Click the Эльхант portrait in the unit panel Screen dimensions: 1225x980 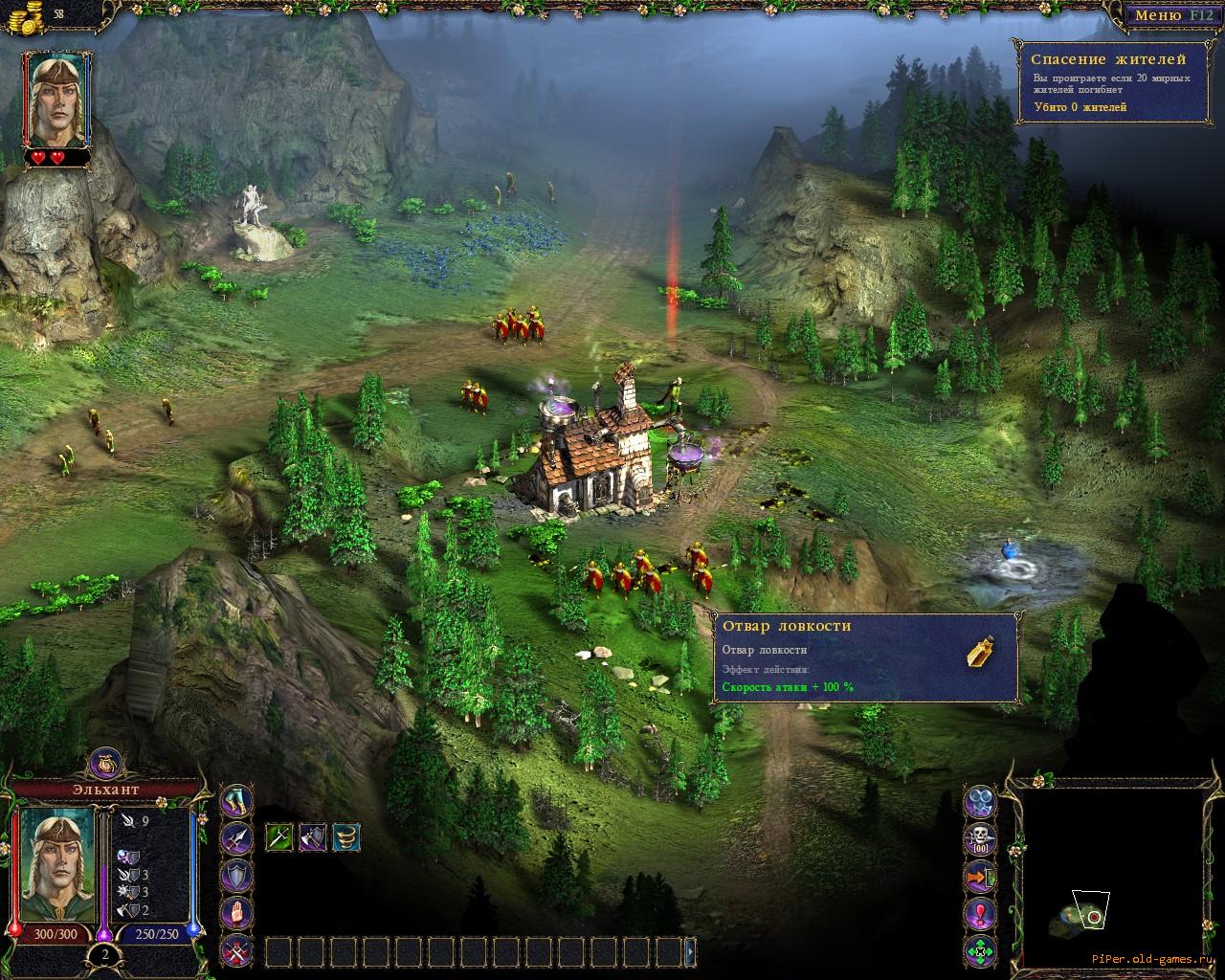tap(56, 865)
